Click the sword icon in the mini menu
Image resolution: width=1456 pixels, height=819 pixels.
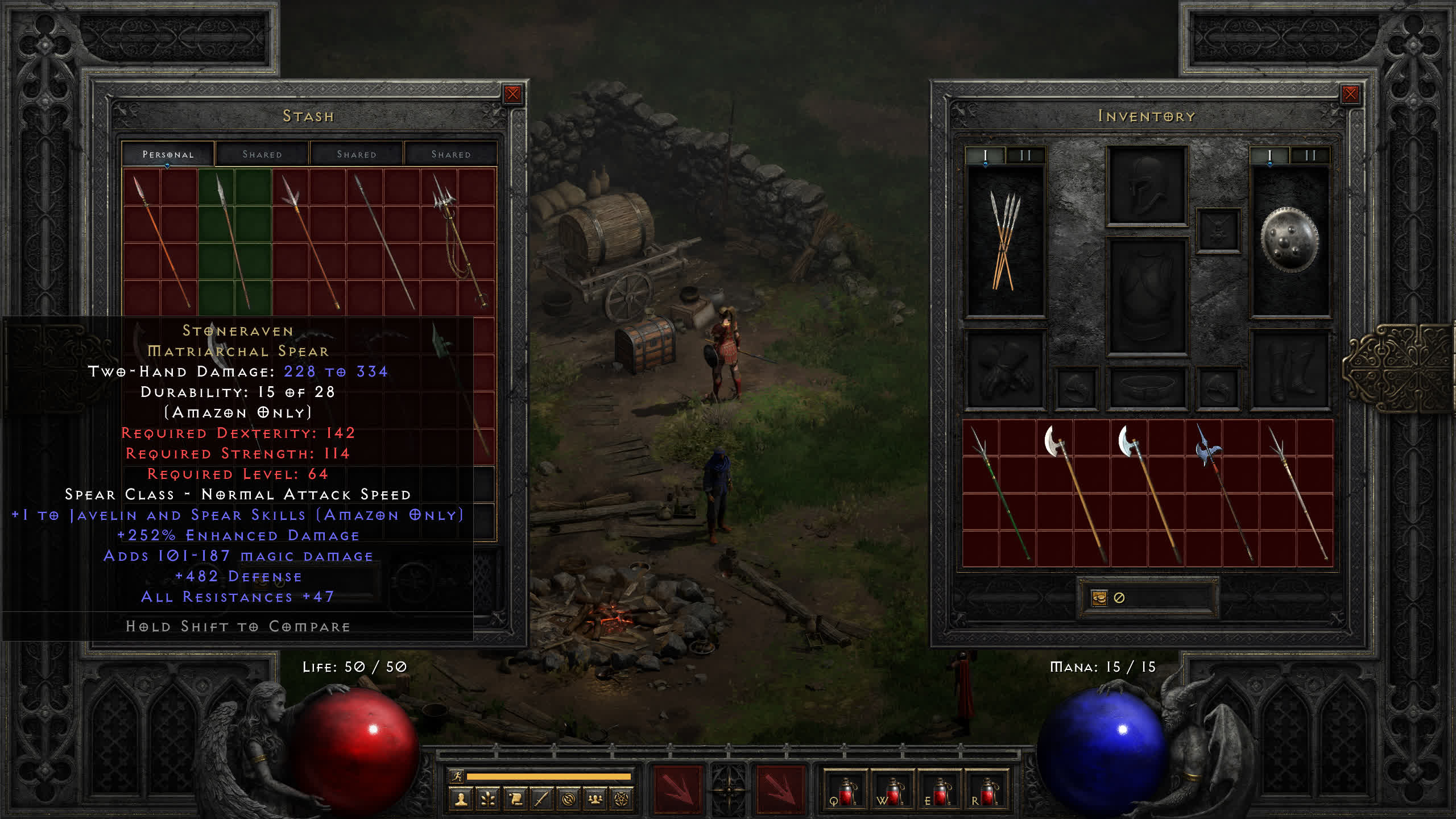[x=542, y=800]
